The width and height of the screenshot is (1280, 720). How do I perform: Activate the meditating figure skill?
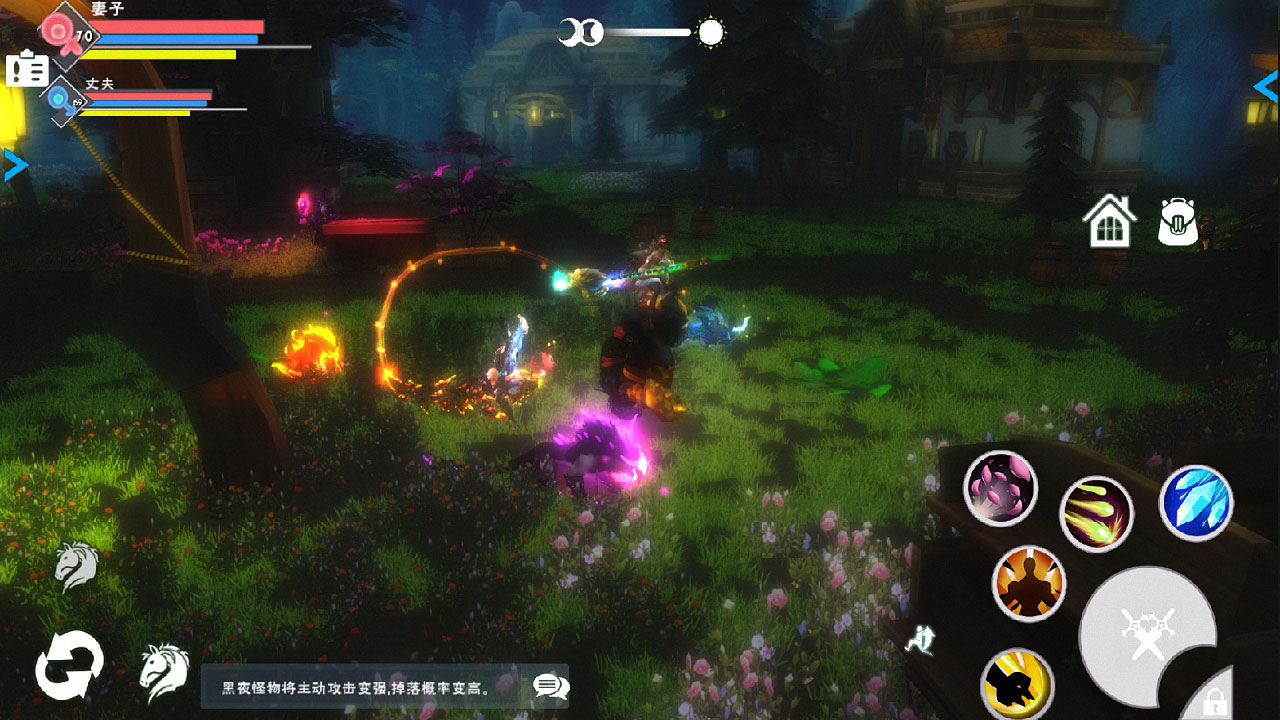pyautogui.click(x=1028, y=584)
